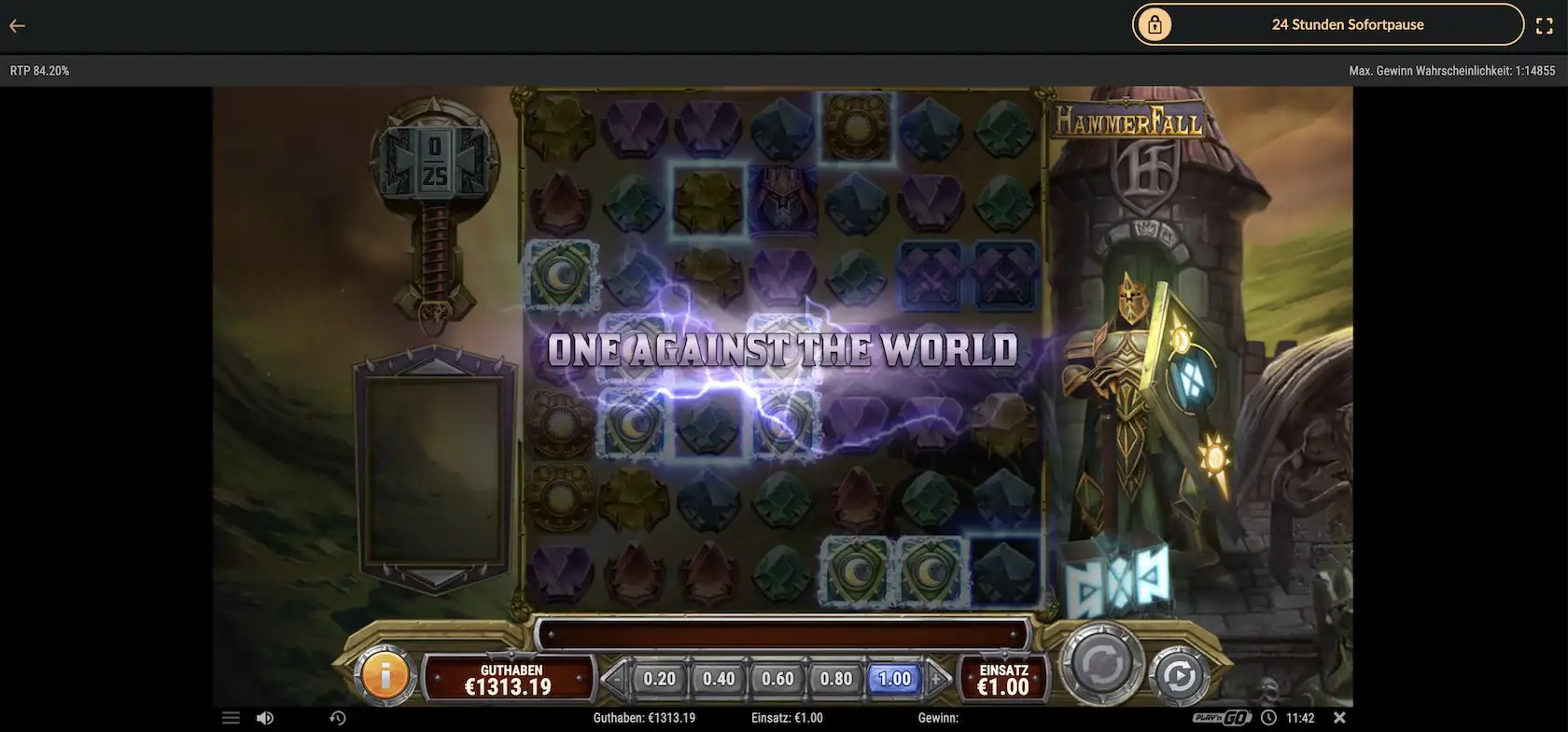Open the hamburger menu in the bottom bar

click(x=231, y=717)
